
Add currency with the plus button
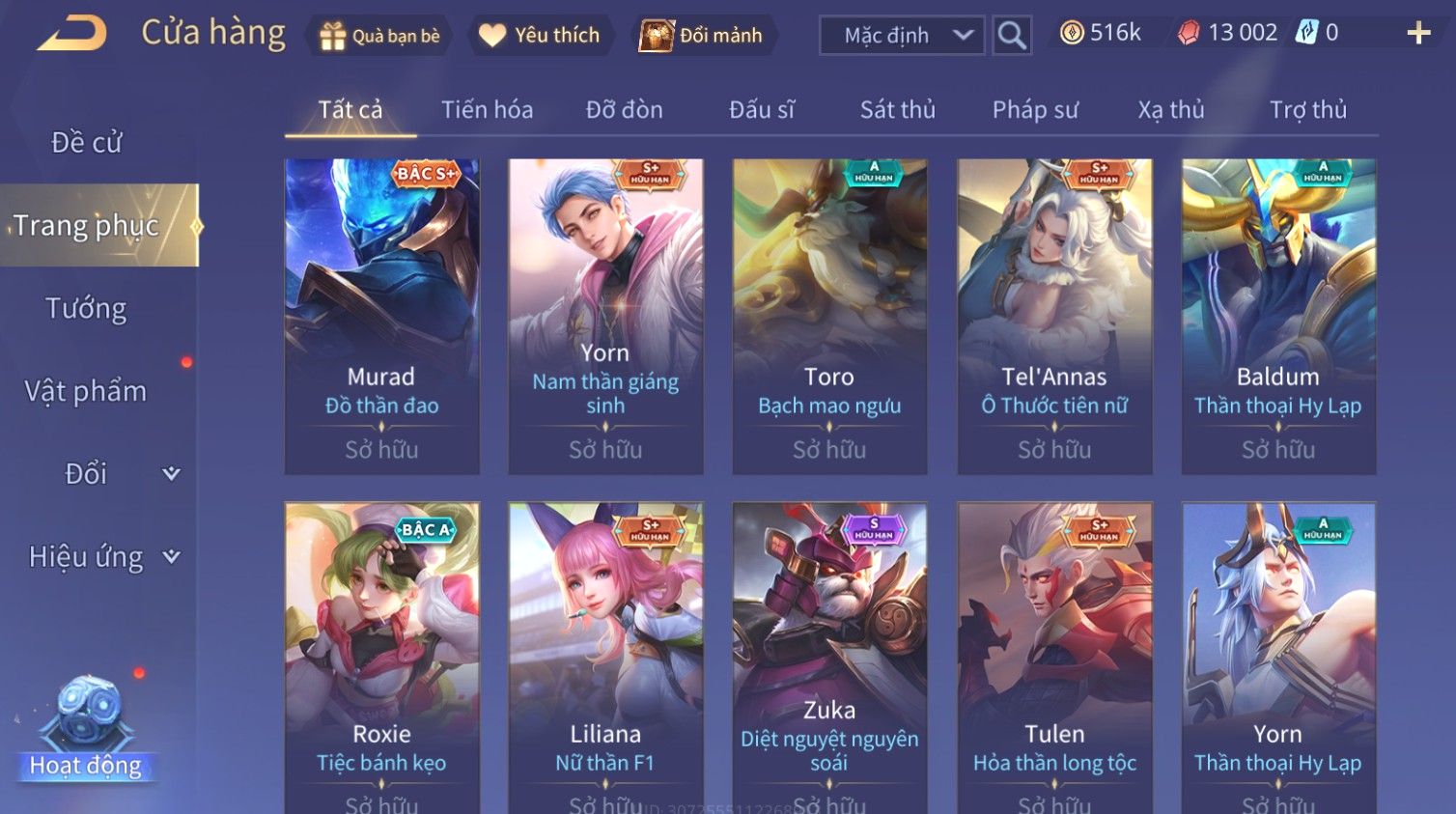pos(1417,34)
